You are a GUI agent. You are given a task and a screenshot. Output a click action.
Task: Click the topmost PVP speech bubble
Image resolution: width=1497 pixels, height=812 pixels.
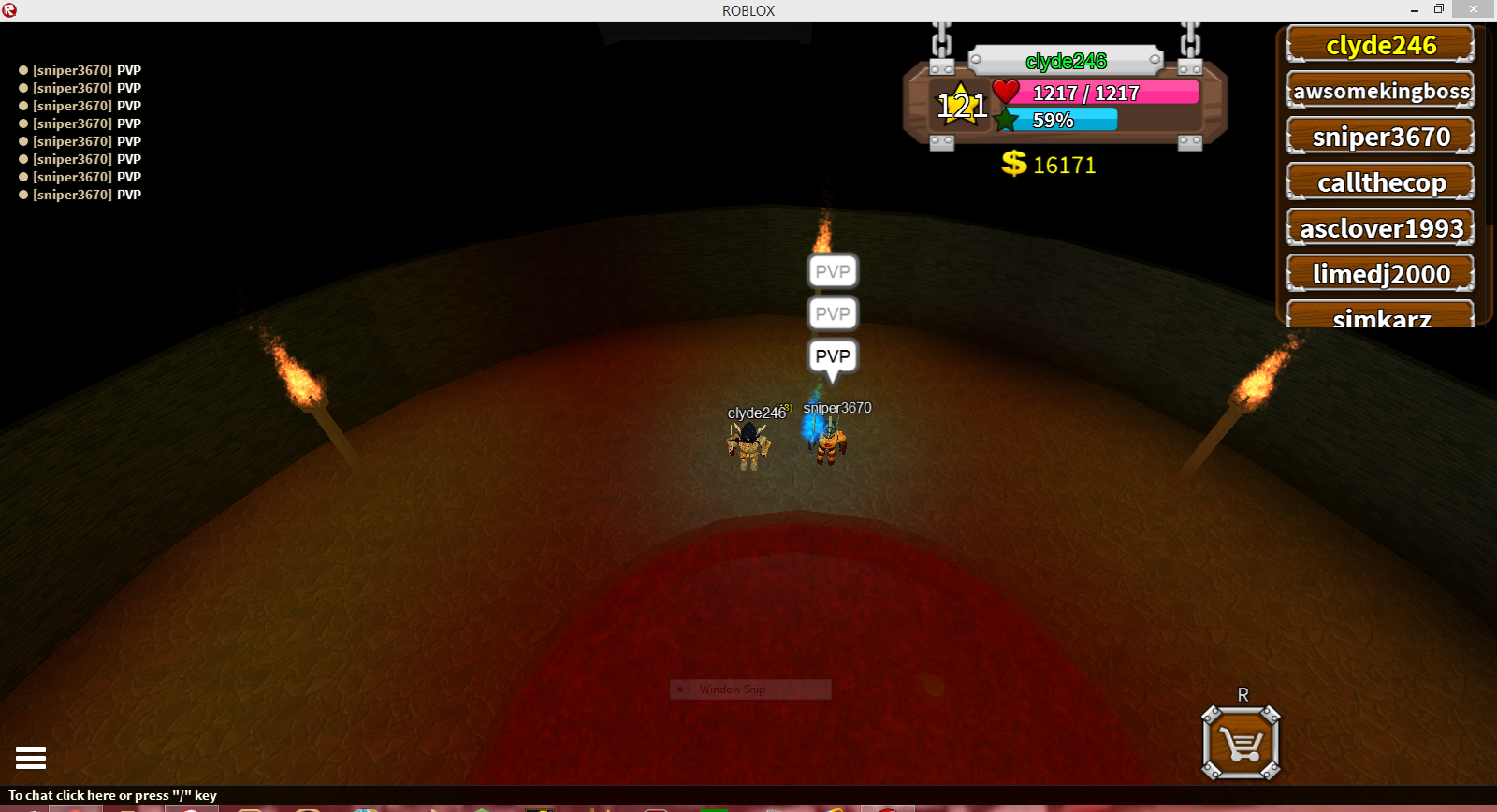tap(832, 271)
